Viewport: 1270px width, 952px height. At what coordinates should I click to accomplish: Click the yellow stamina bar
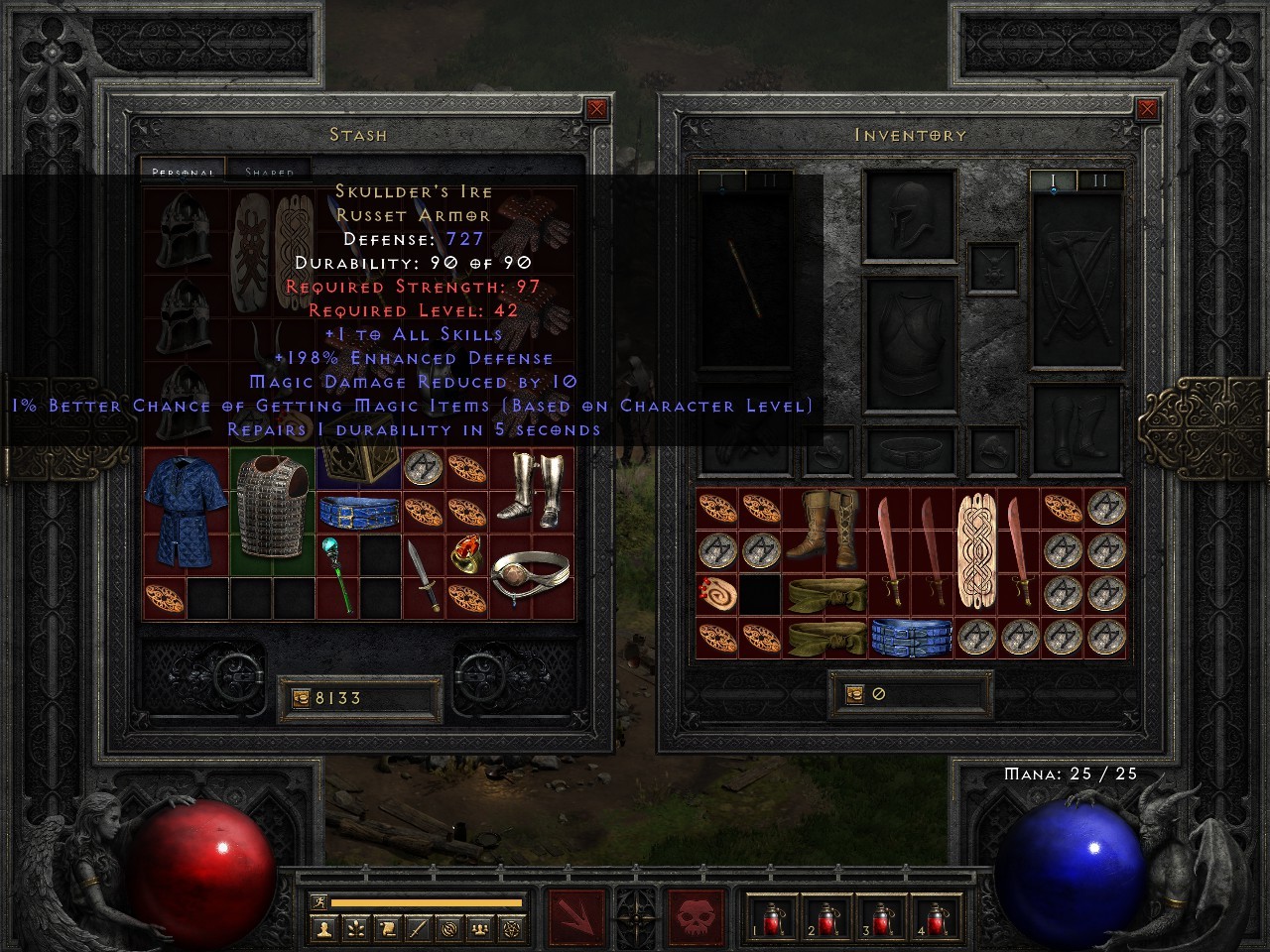pyautogui.click(x=427, y=902)
